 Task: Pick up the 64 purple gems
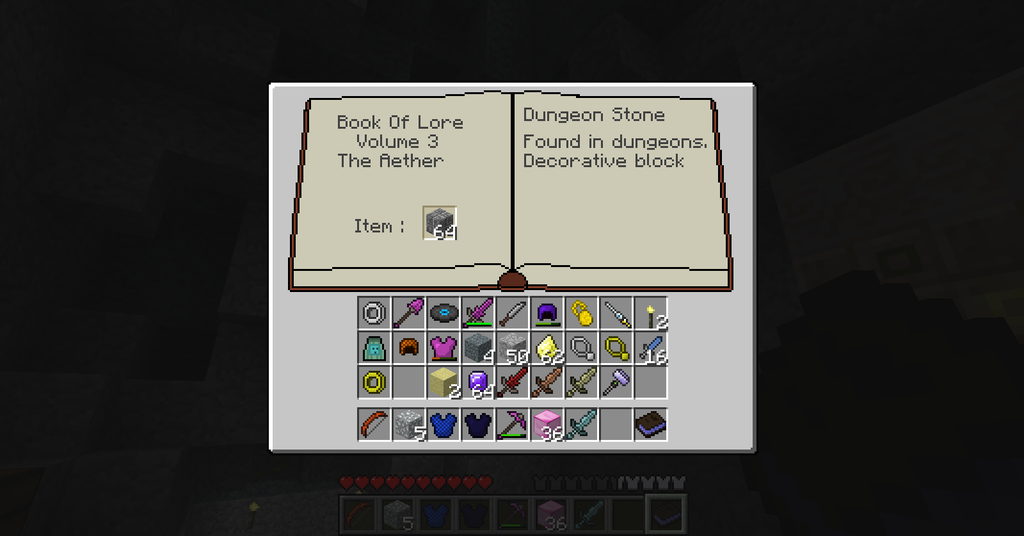[x=477, y=382]
